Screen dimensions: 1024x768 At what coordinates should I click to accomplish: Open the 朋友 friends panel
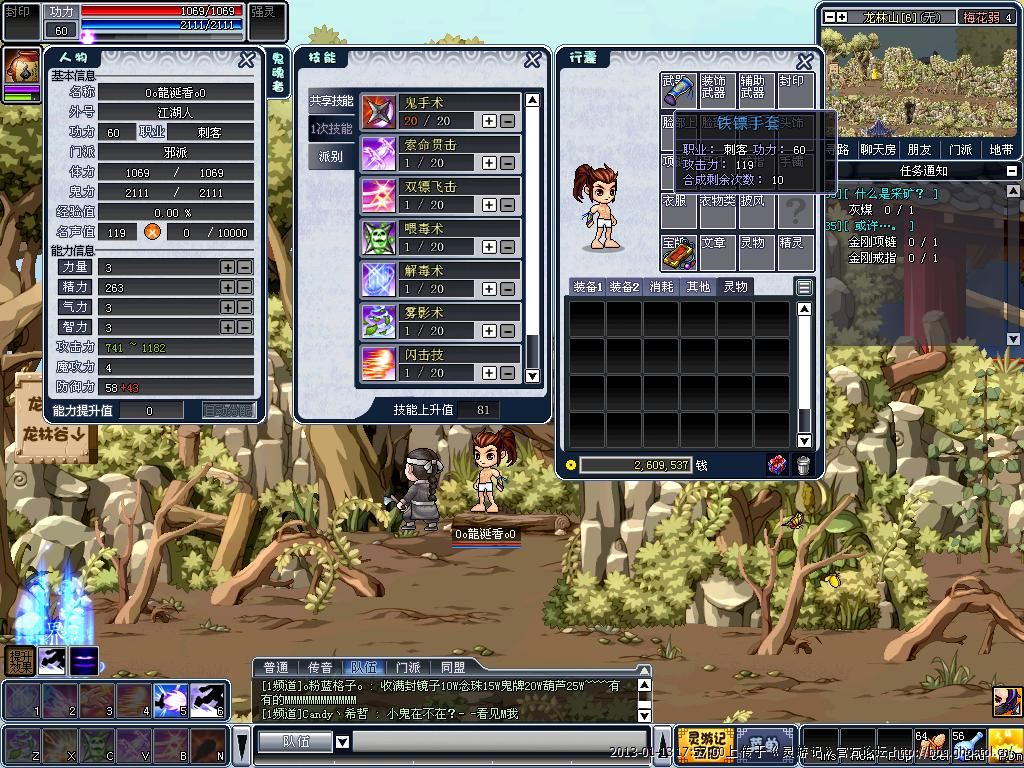click(x=918, y=150)
